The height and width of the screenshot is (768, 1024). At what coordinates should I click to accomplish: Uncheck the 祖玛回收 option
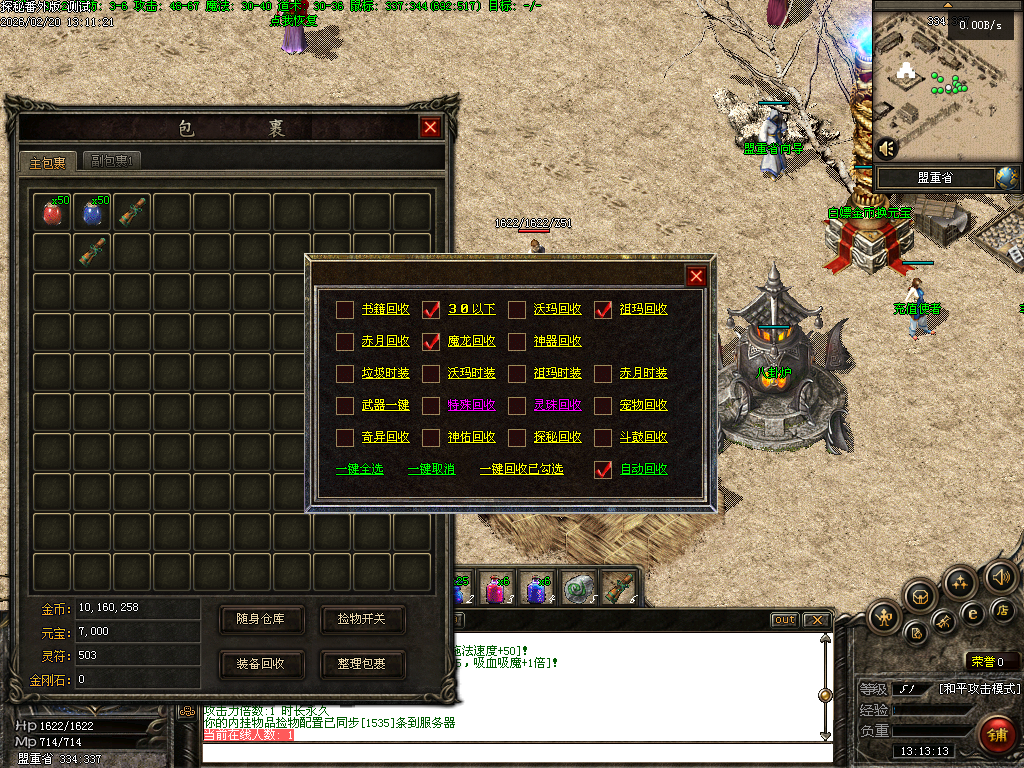tap(603, 309)
